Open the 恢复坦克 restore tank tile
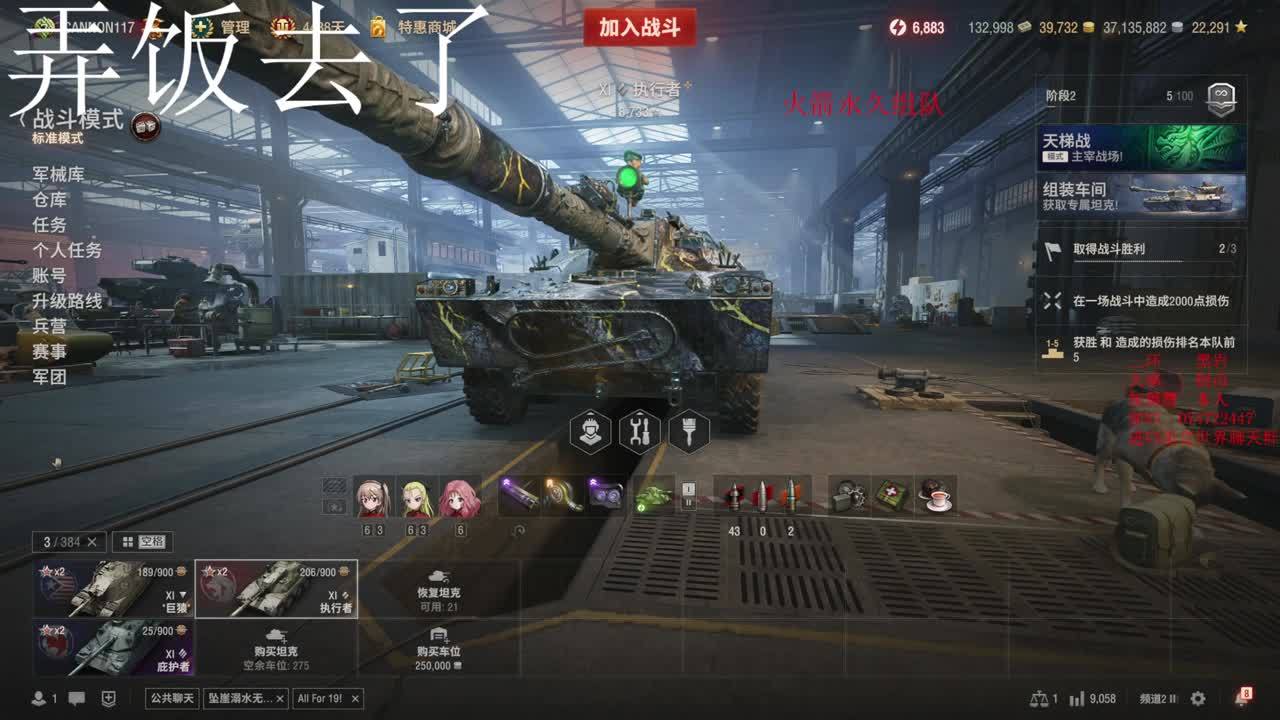Screen dimensions: 1280x720 (438, 589)
